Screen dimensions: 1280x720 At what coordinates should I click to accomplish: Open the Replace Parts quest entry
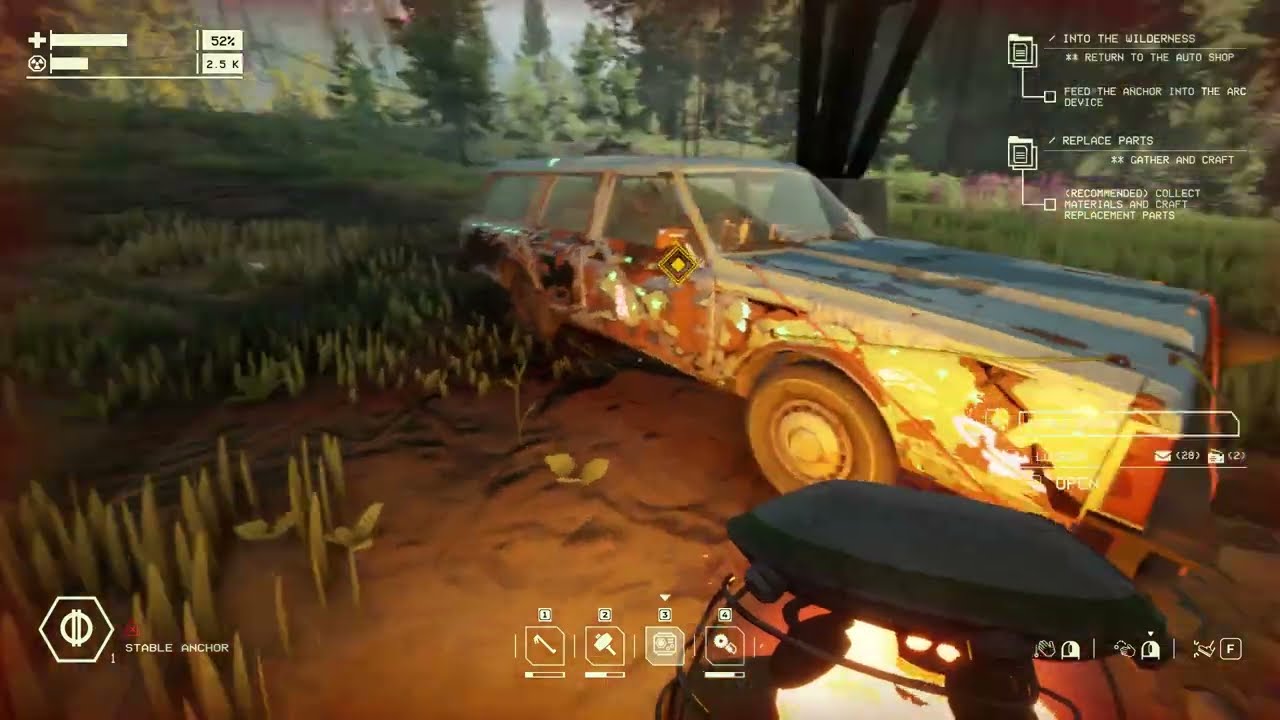click(x=1022, y=152)
